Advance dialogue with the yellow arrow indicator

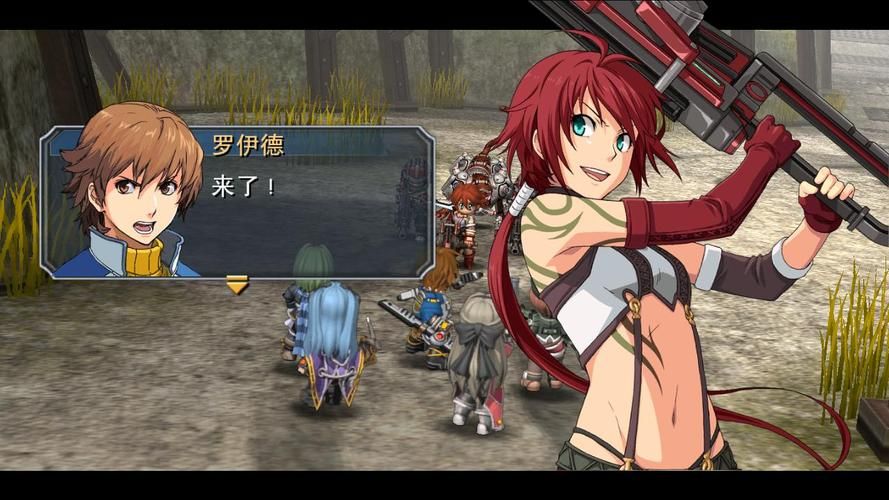pyautogui.click(x=237, y=287)
